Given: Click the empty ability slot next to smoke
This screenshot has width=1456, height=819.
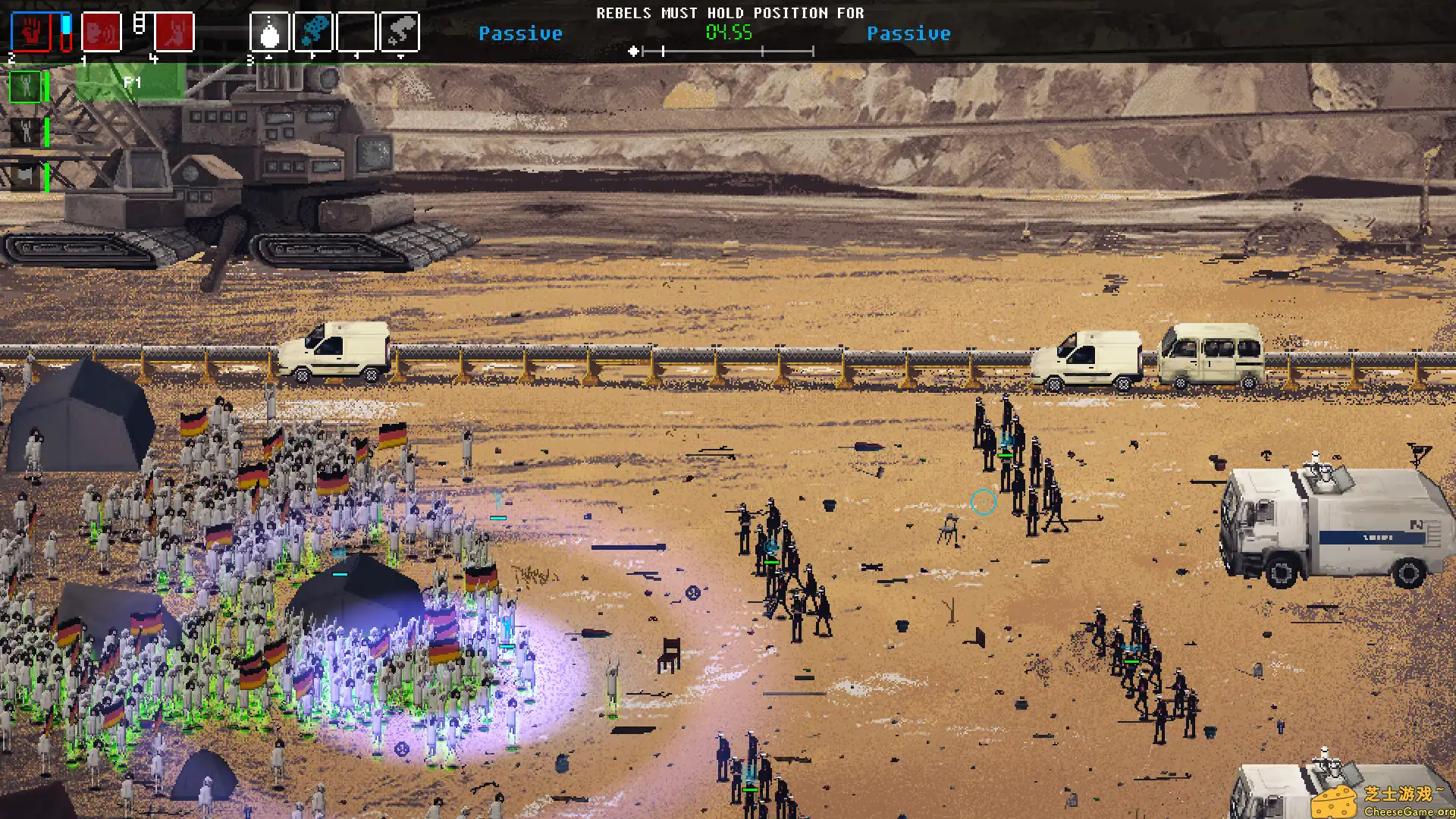Looking at the screenshot, I should (358, 32).
